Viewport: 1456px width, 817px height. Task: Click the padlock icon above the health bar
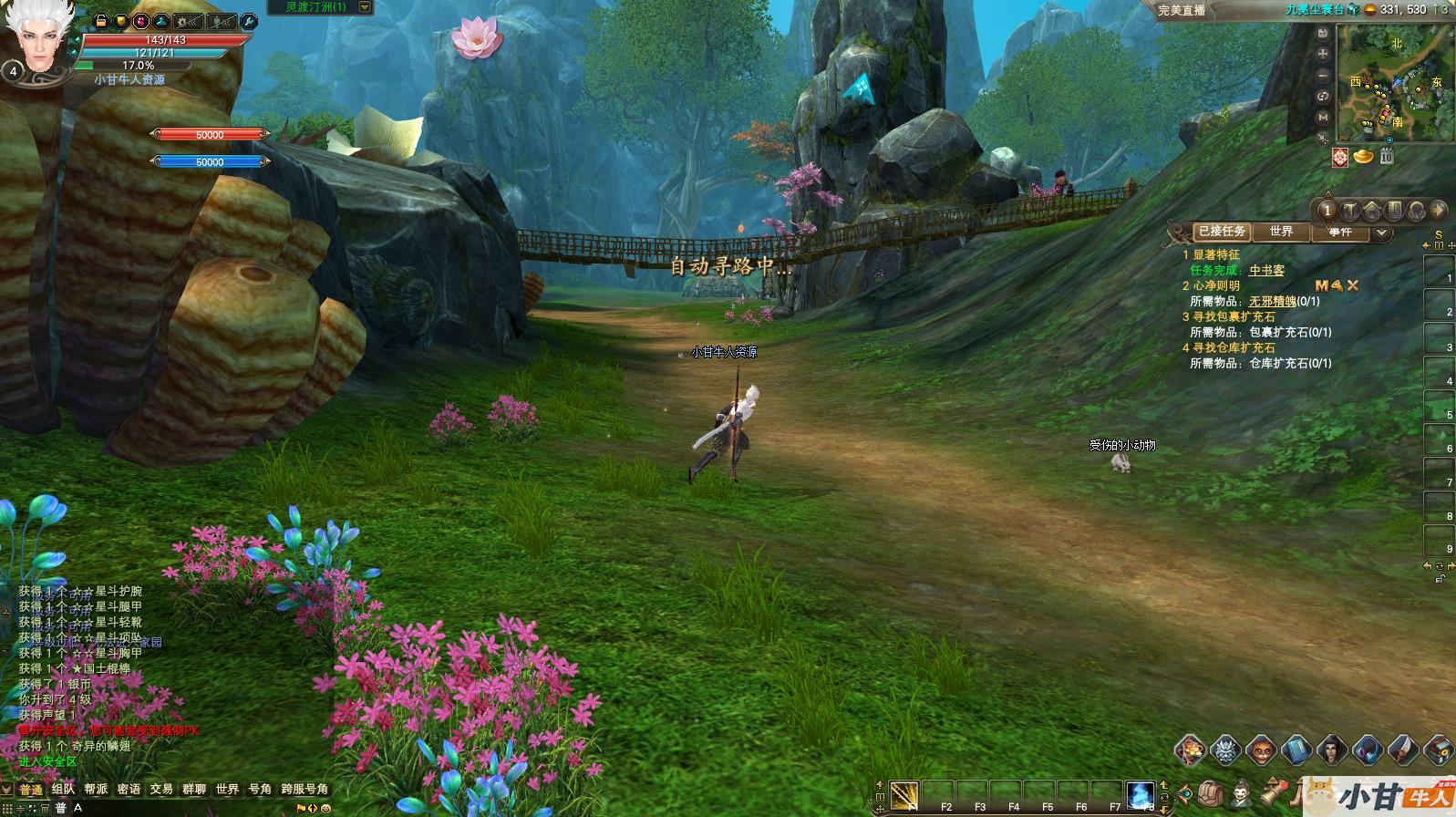(101, 21)
